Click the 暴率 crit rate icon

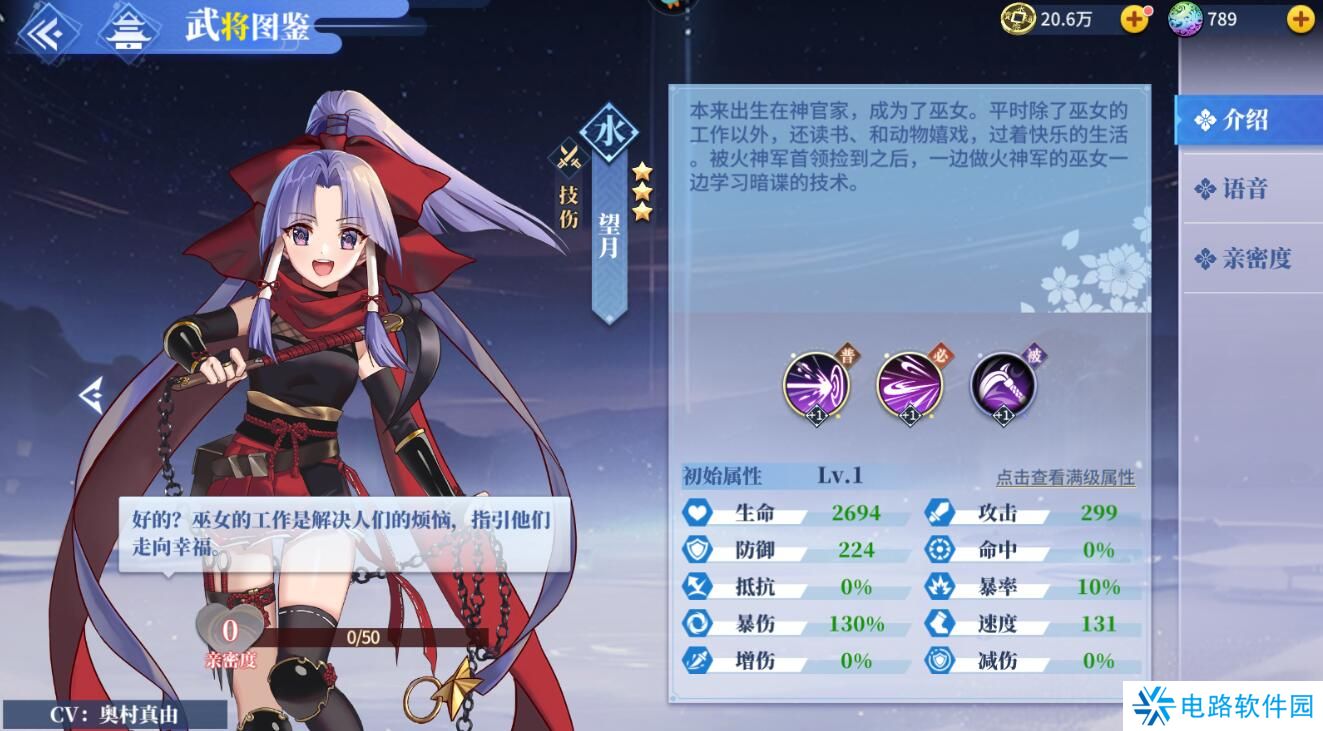940,588
